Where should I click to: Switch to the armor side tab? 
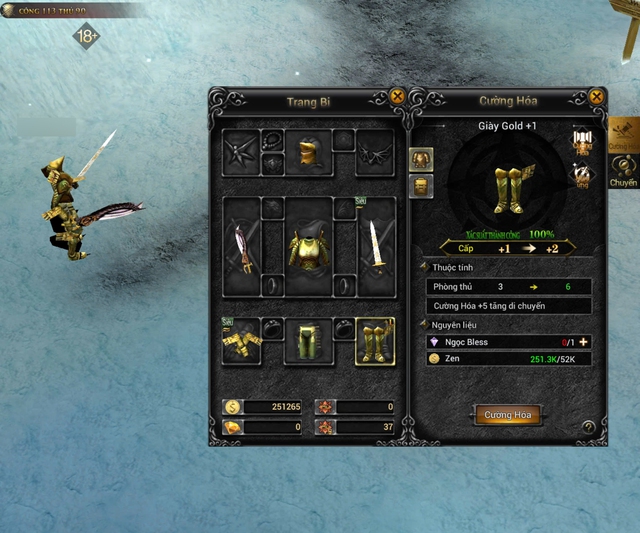(x=421, y=159)
